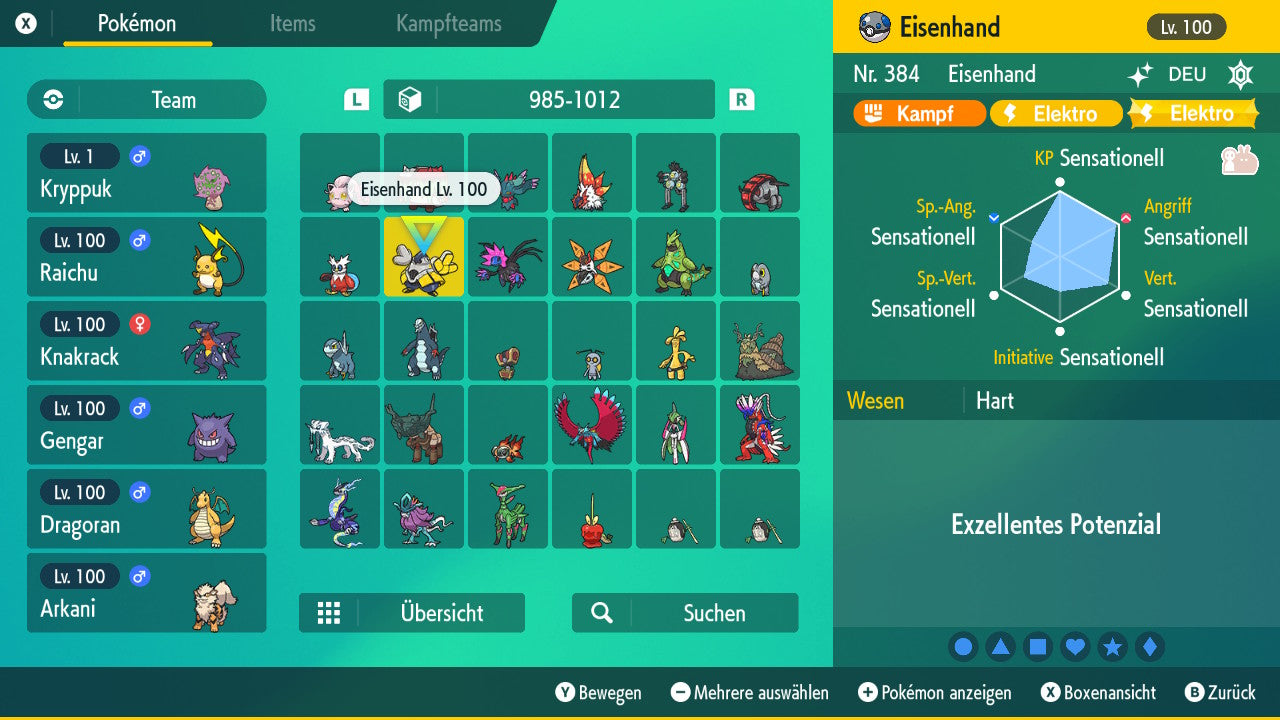Click the grid icon on the Übersicht button

[330, 613]
